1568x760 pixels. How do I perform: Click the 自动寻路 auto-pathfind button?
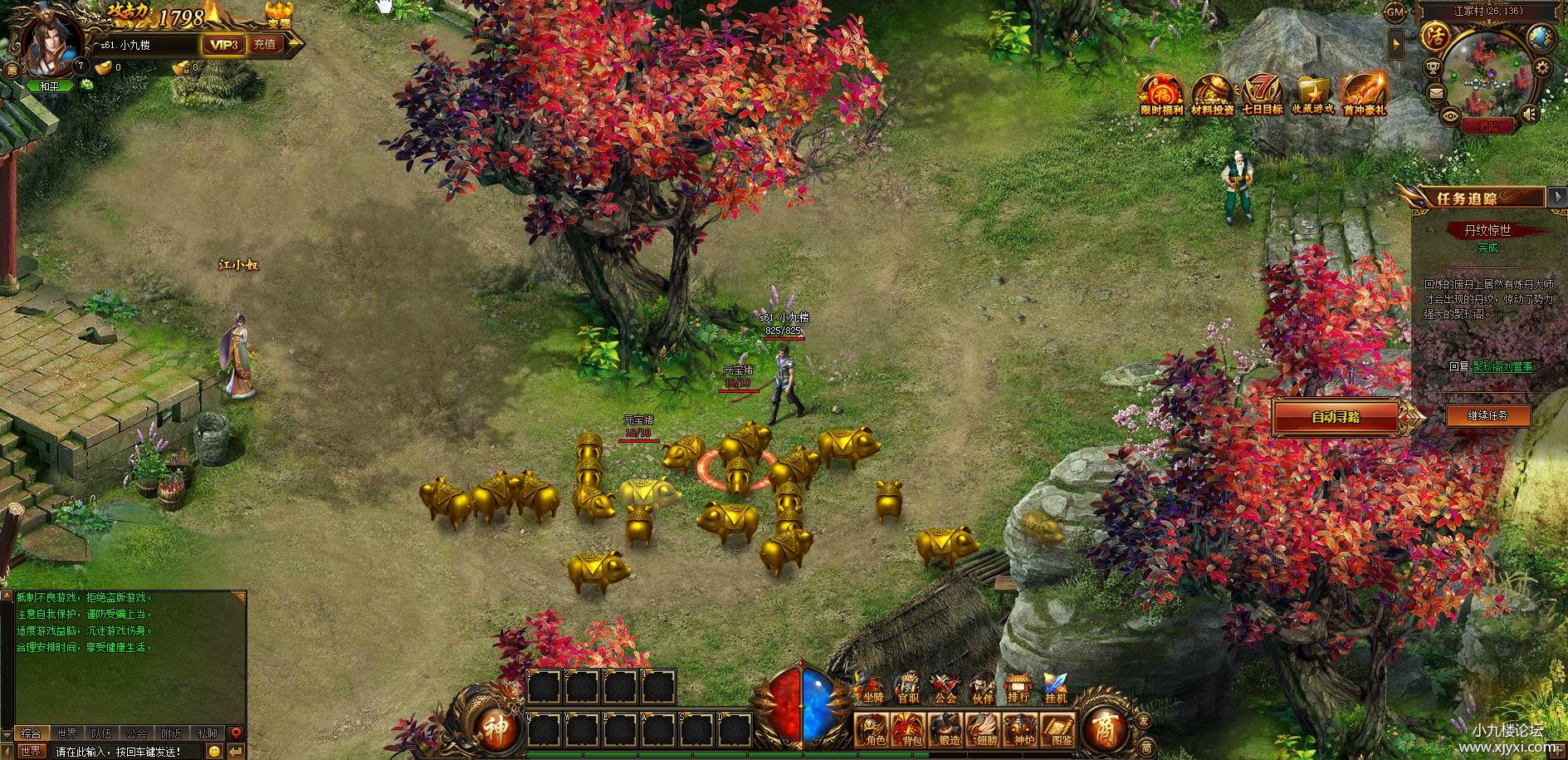[x=1336, y=417]
